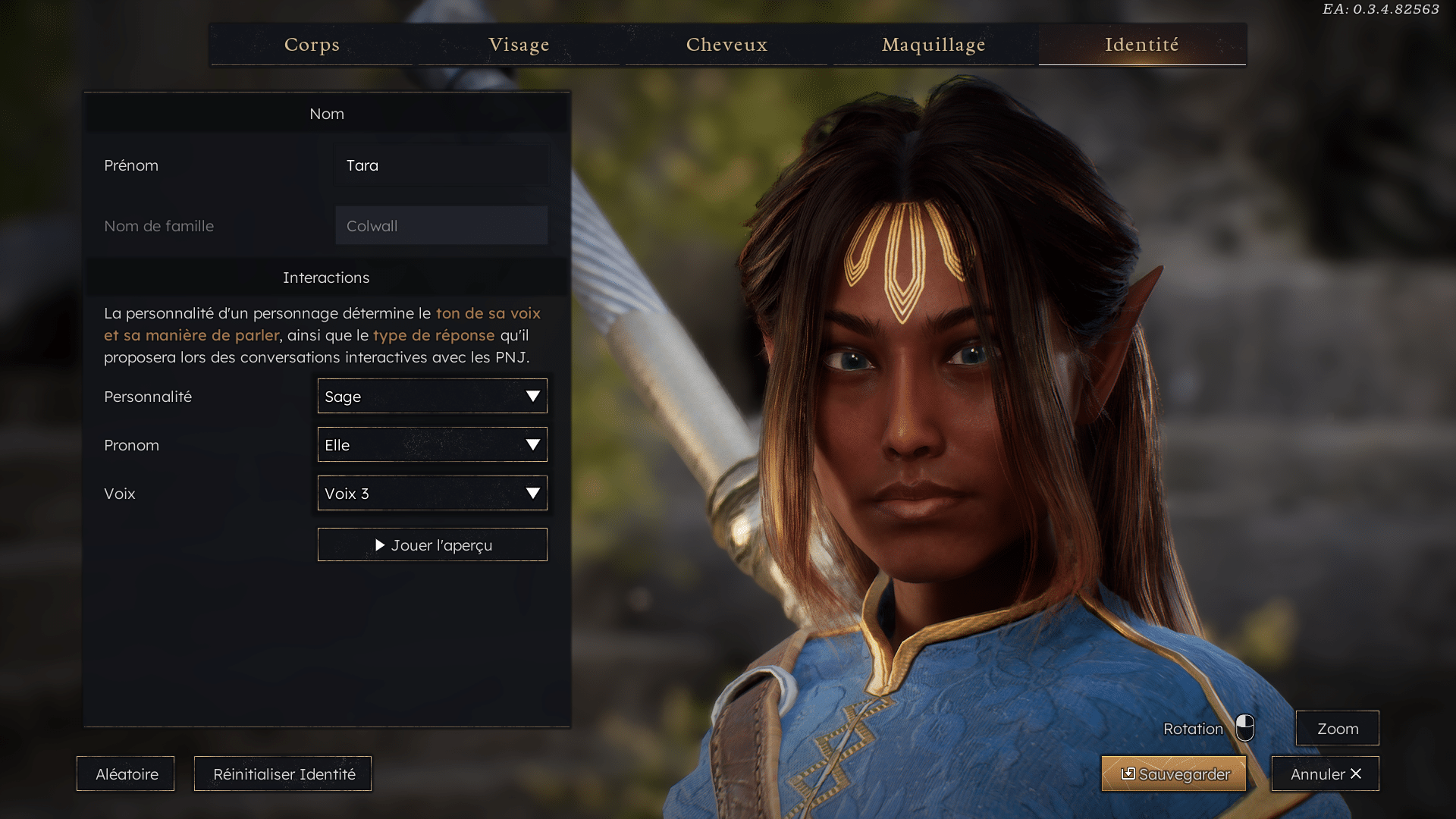
Task: Cancel changes with the Annuler button
Action: tap(1325, 774)
